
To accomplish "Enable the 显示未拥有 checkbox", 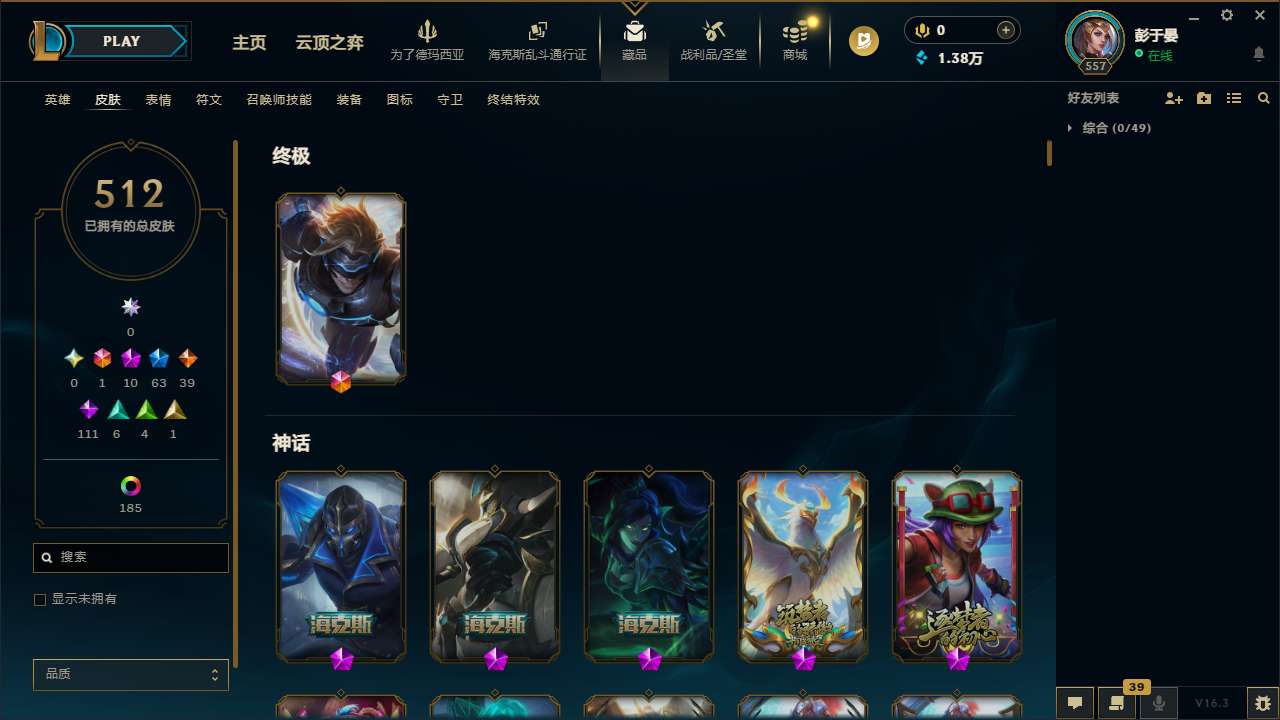I will point(40,599).
